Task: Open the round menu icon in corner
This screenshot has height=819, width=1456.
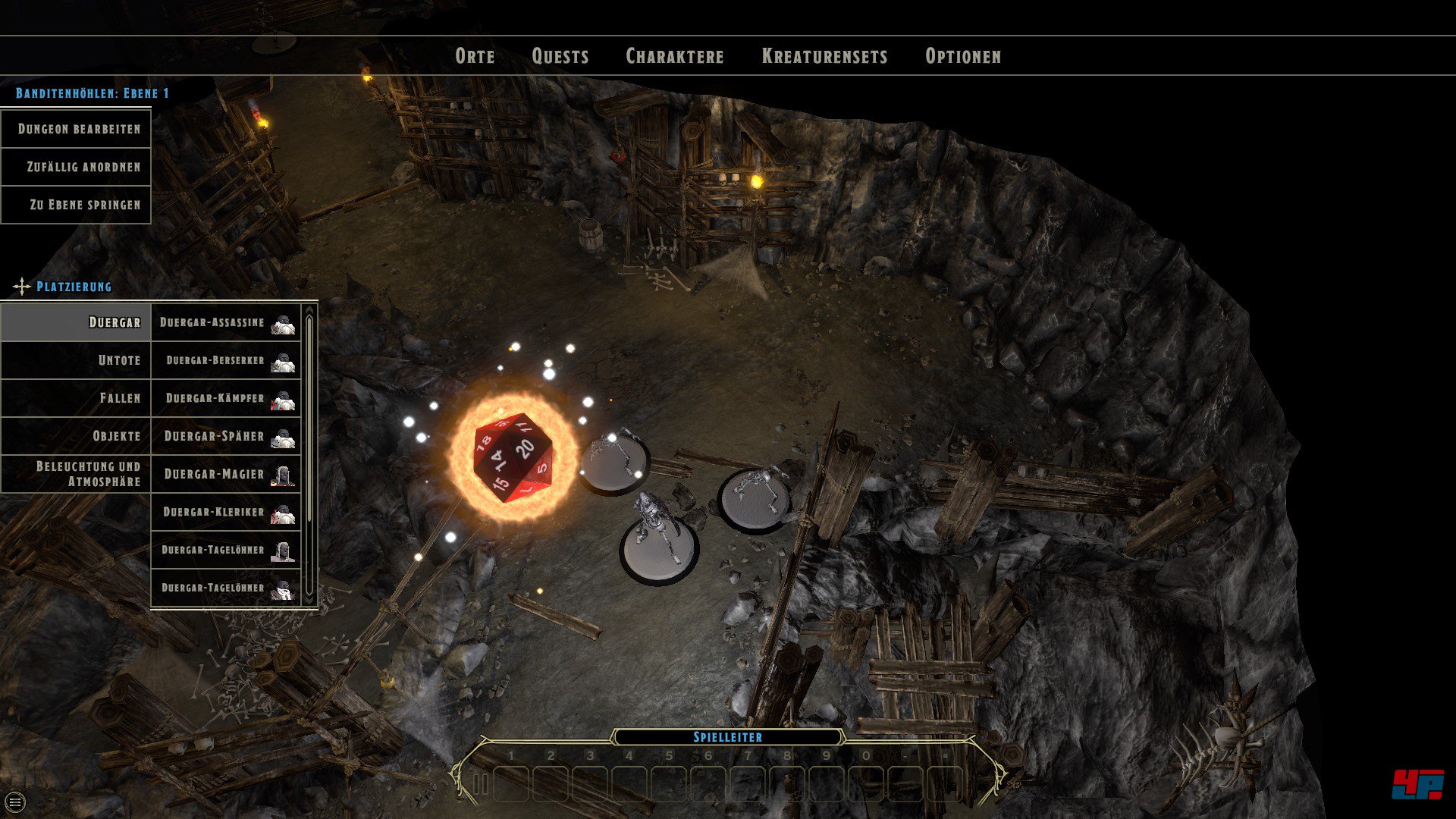Action: pos(15,802)
